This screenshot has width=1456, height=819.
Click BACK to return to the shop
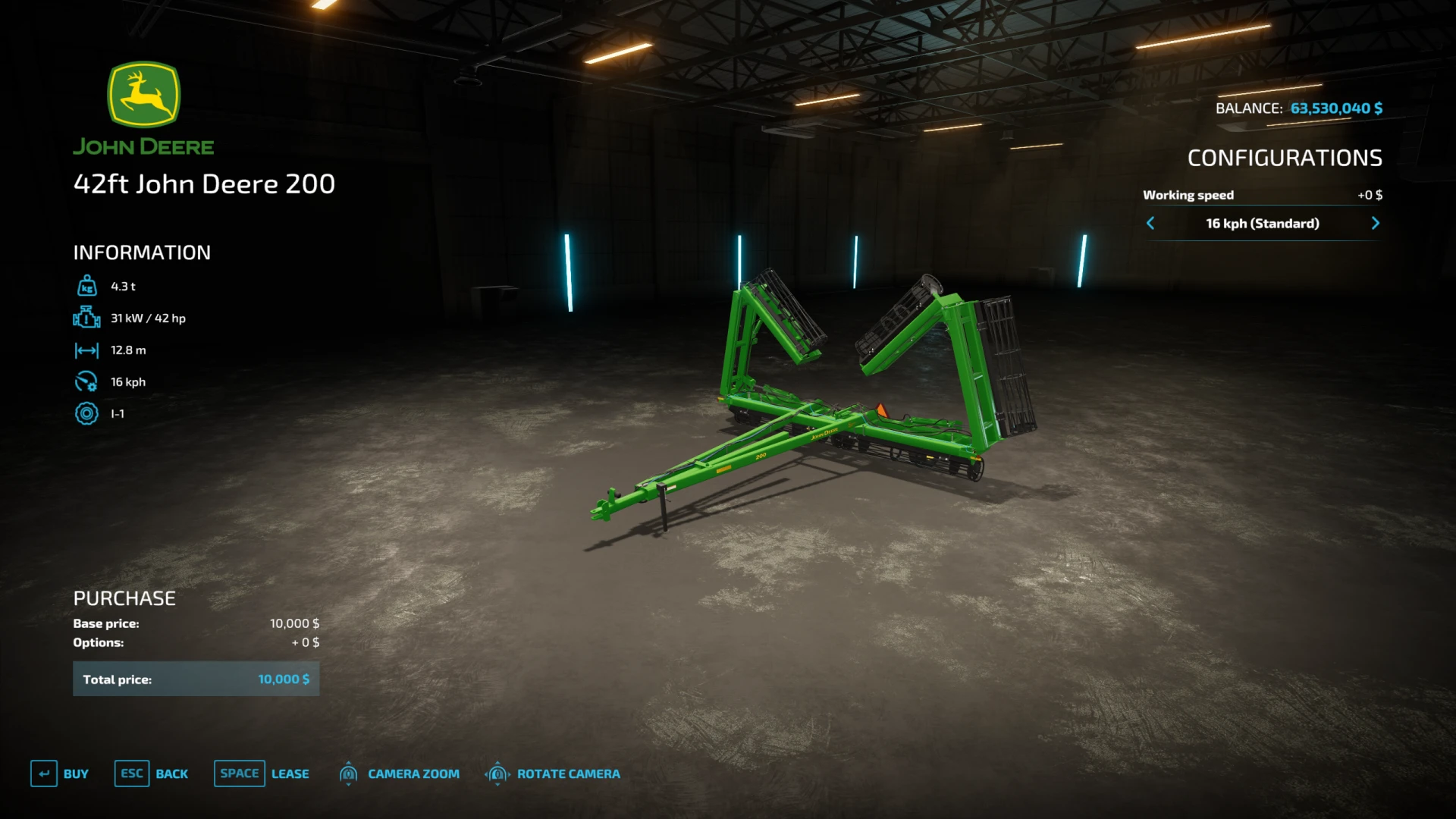(173, 773)
